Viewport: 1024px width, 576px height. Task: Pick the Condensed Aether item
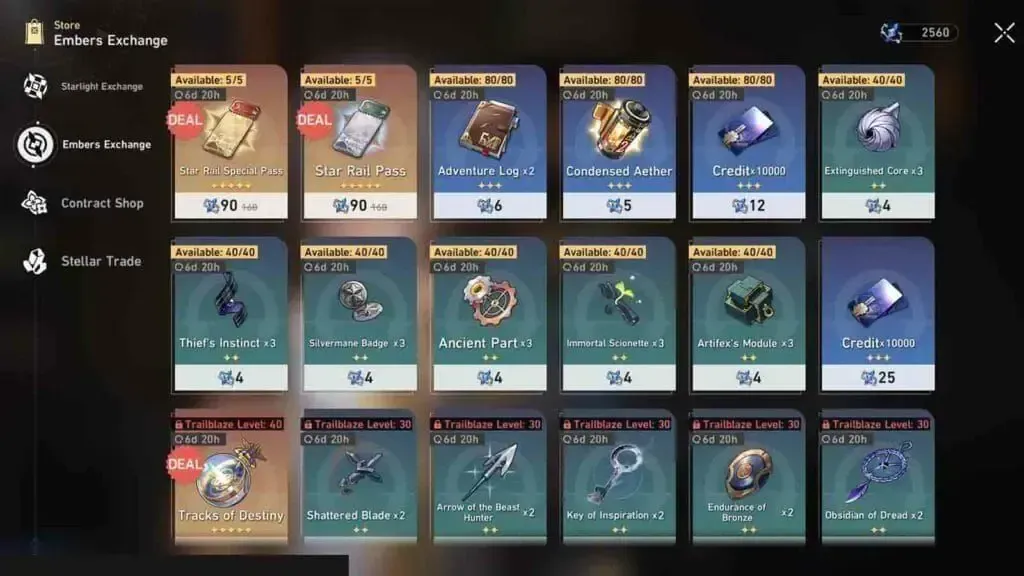619,142
